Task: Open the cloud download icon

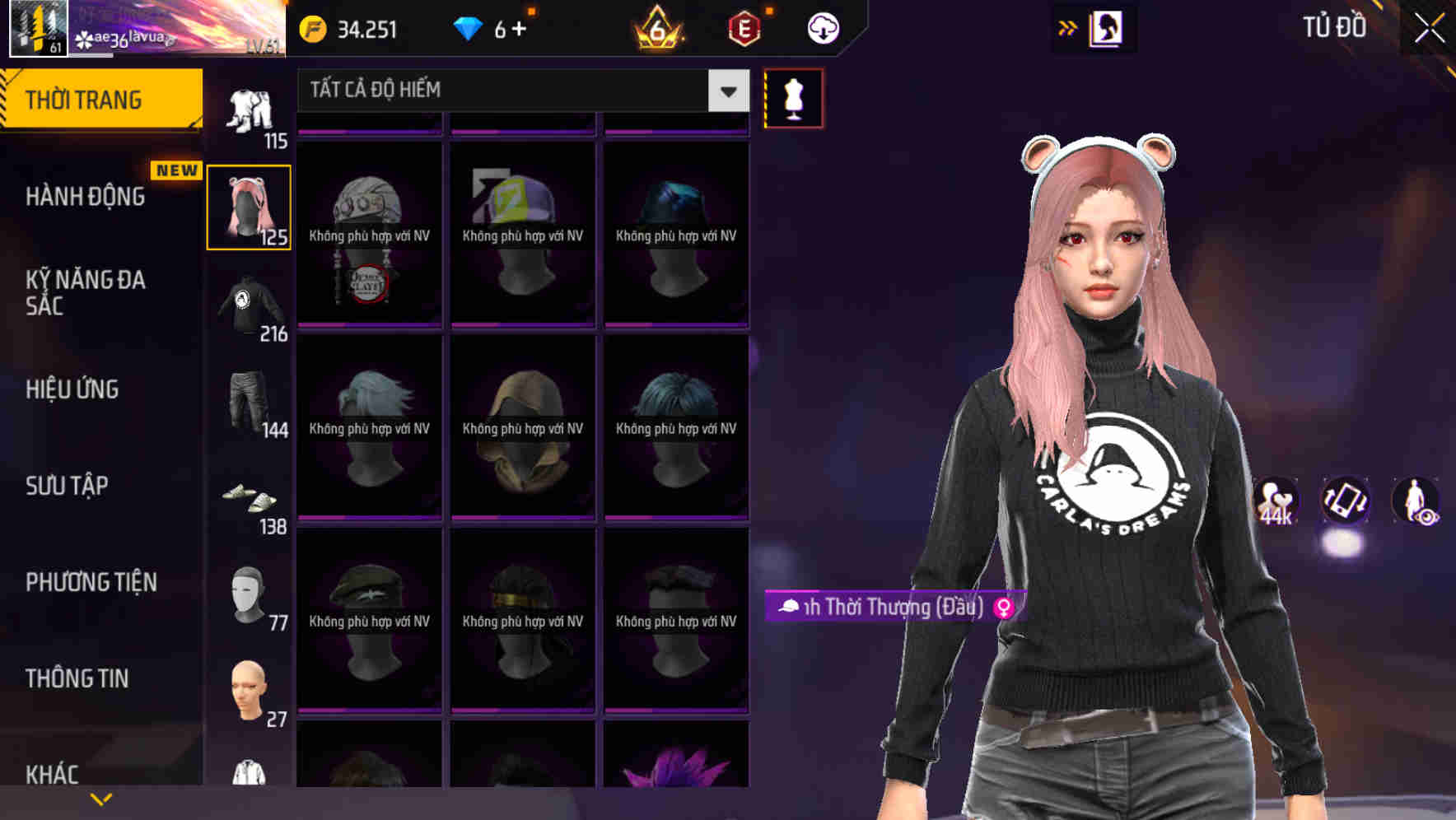Action: [x=822, y=27]
